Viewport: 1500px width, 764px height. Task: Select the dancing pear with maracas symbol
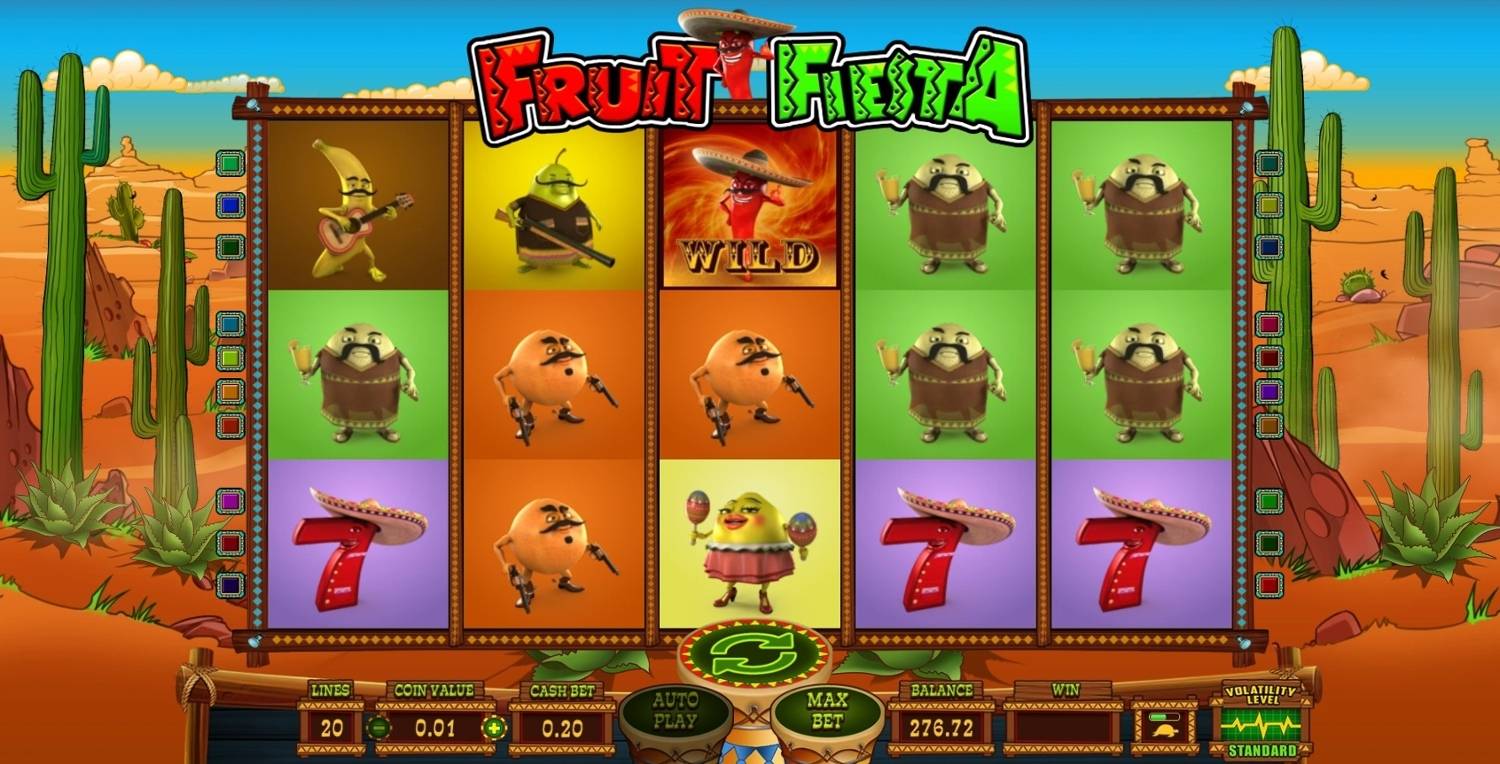tap(748, 545)
